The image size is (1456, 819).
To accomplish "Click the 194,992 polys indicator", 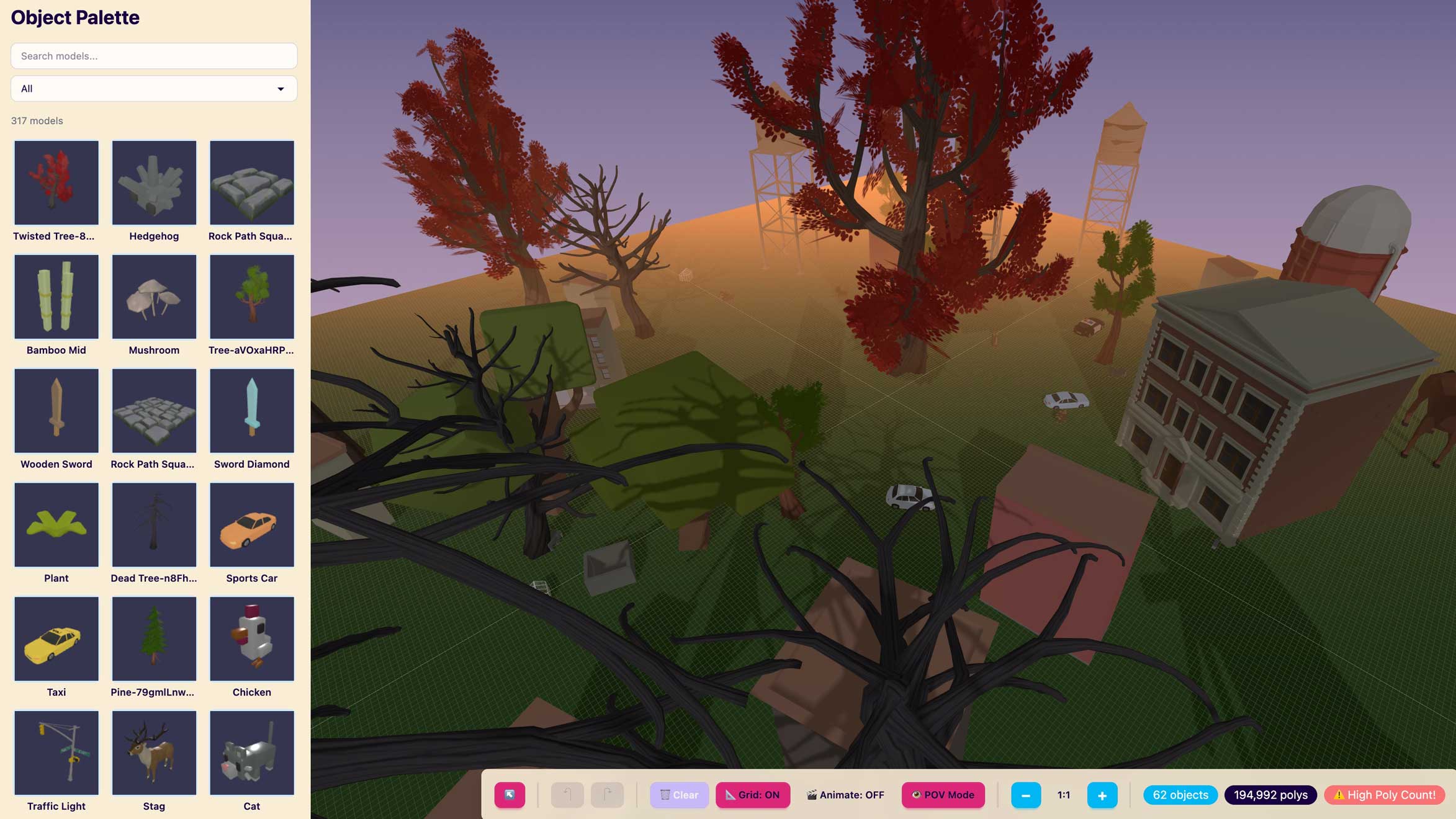I will 1270,795.
